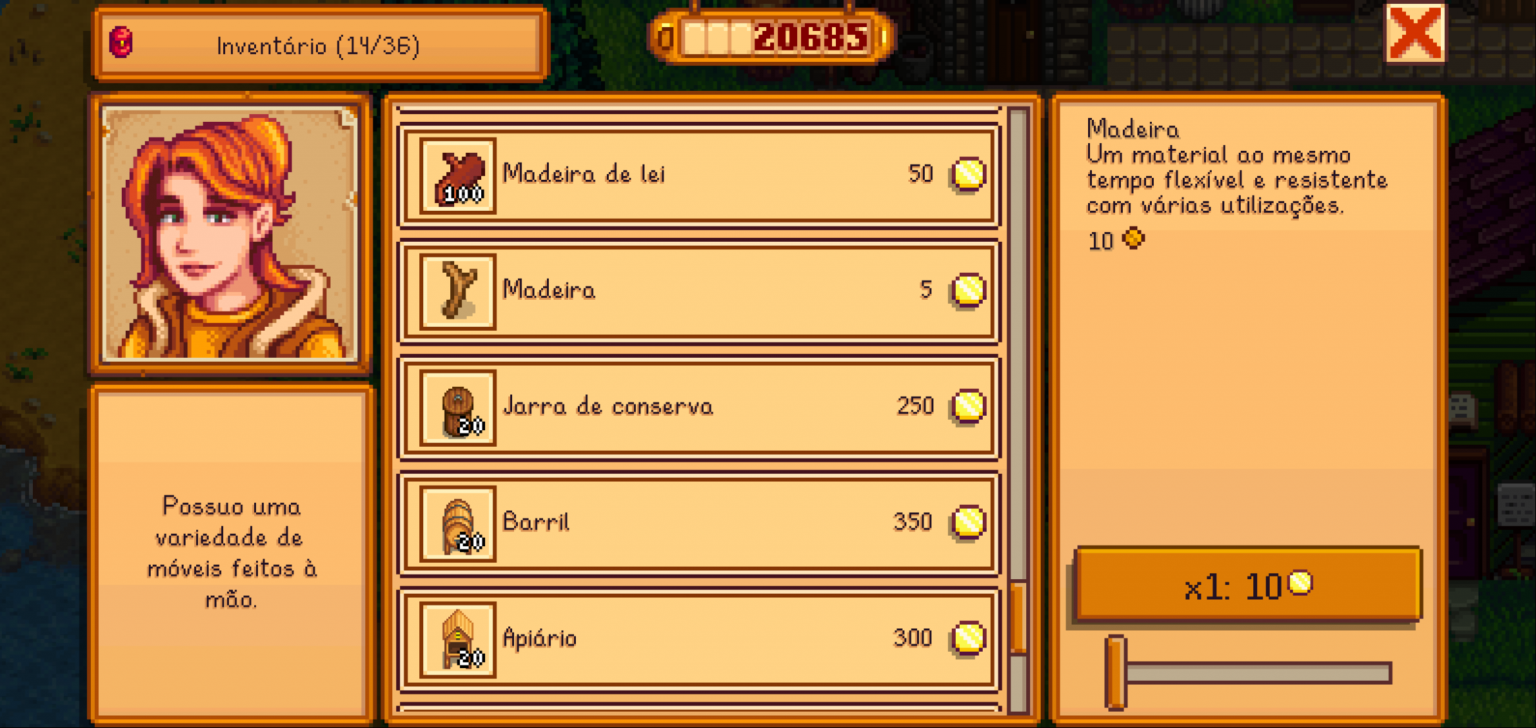This screenshot has width=1536, height=728.
Task: Click the coin icon next to Madeira de lei price
Action: coord(963,174)
